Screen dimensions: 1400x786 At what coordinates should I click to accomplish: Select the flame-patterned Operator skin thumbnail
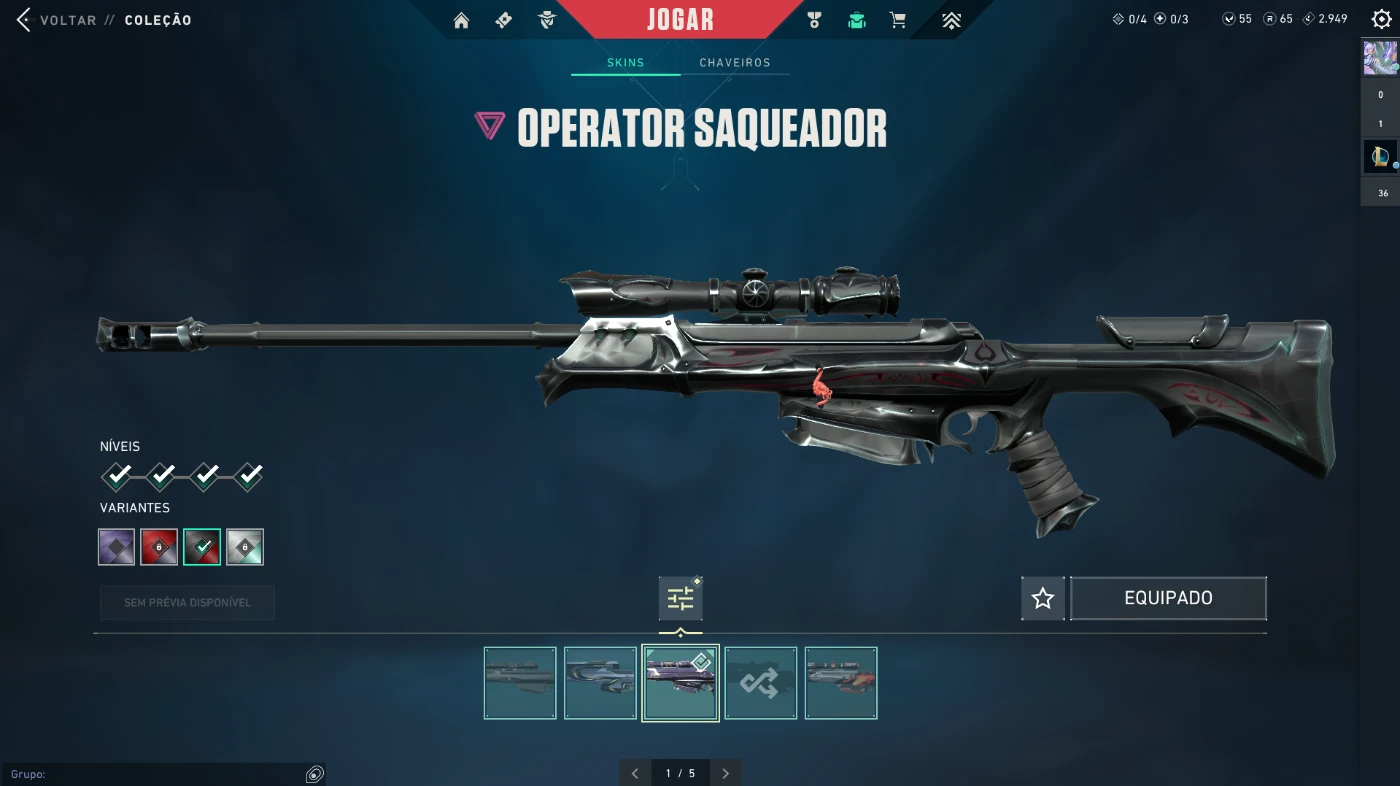(841, 683)
